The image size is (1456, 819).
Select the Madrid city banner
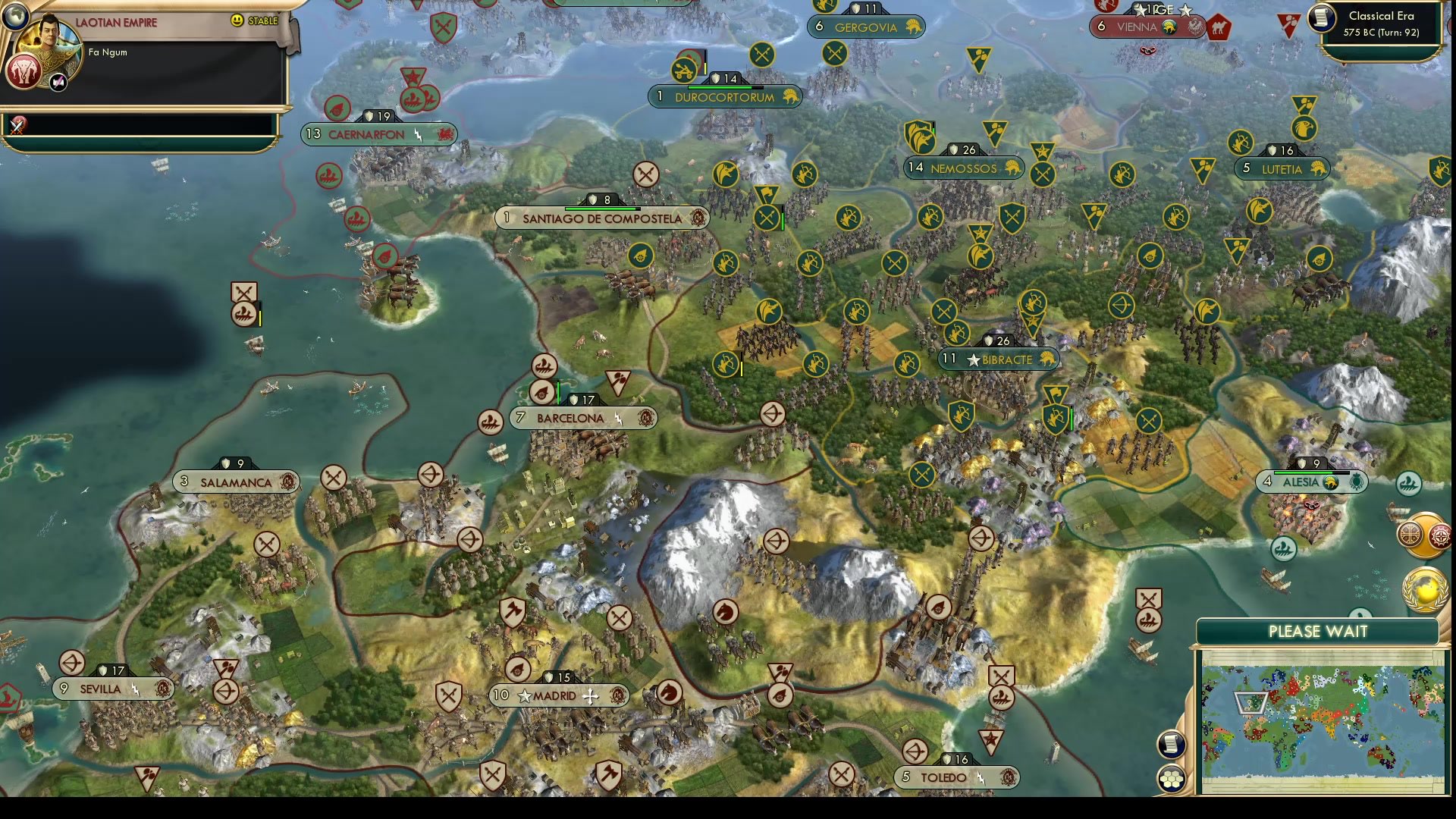pos(561,695)
